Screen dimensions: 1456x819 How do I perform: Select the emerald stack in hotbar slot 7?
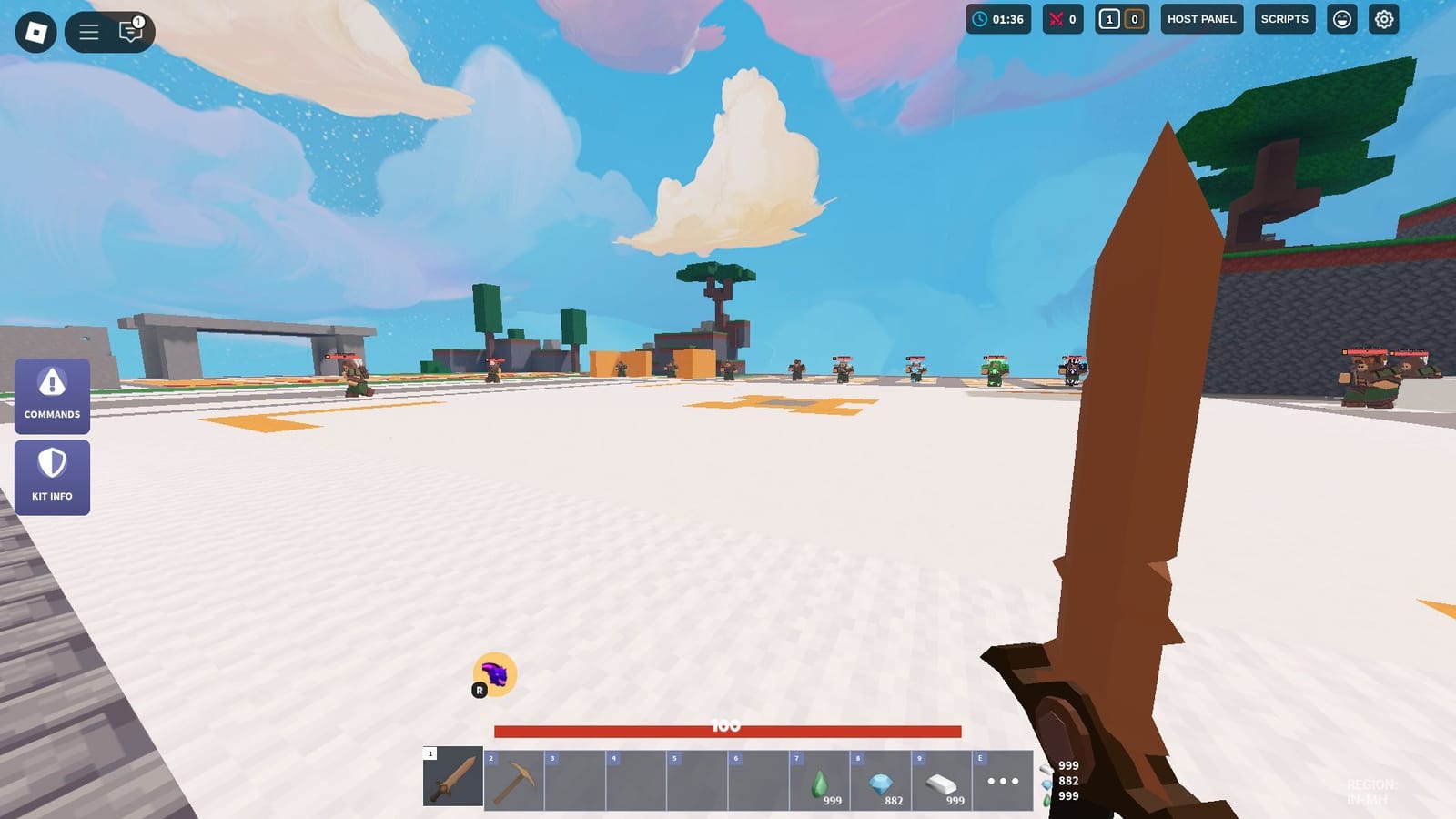tap(820, 780)
